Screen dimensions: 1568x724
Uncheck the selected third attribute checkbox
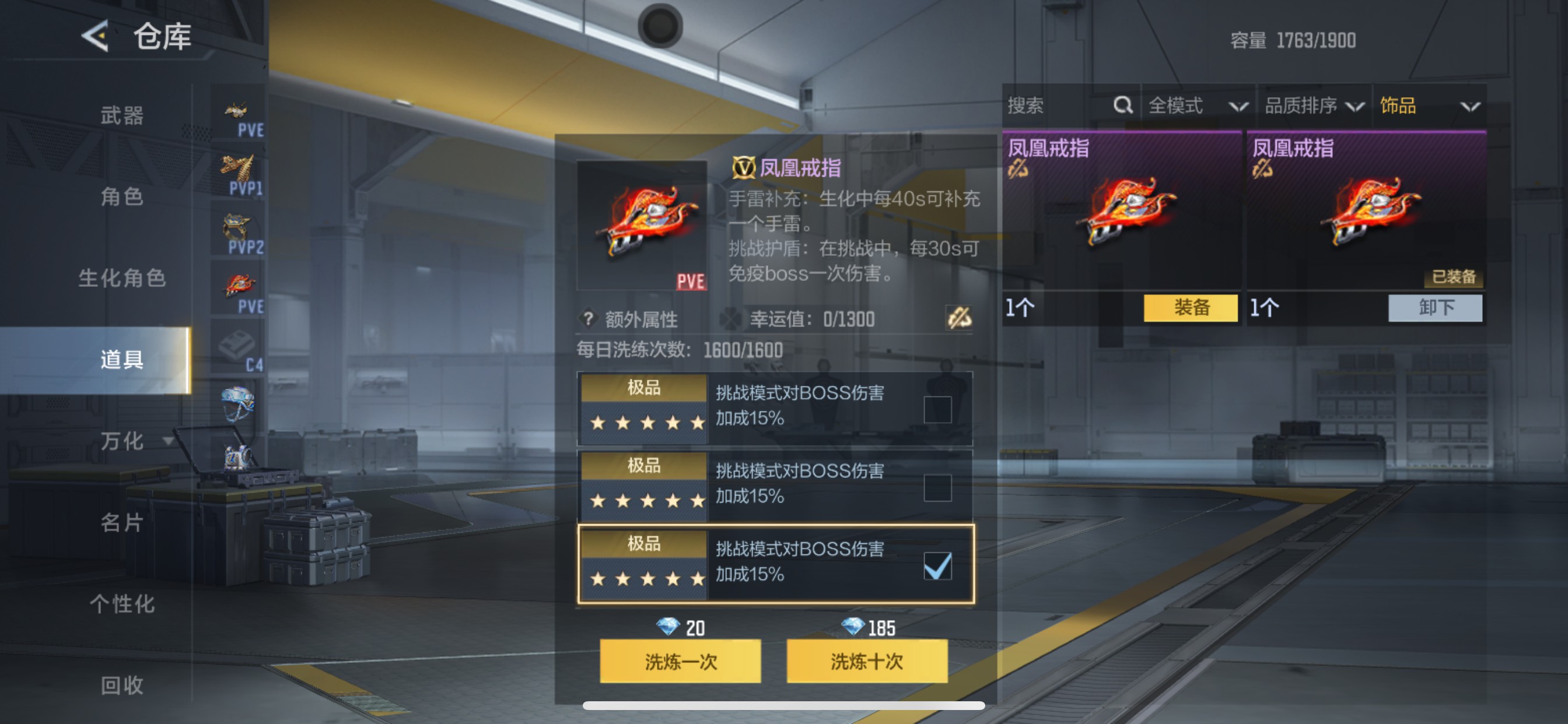[937, 566]
